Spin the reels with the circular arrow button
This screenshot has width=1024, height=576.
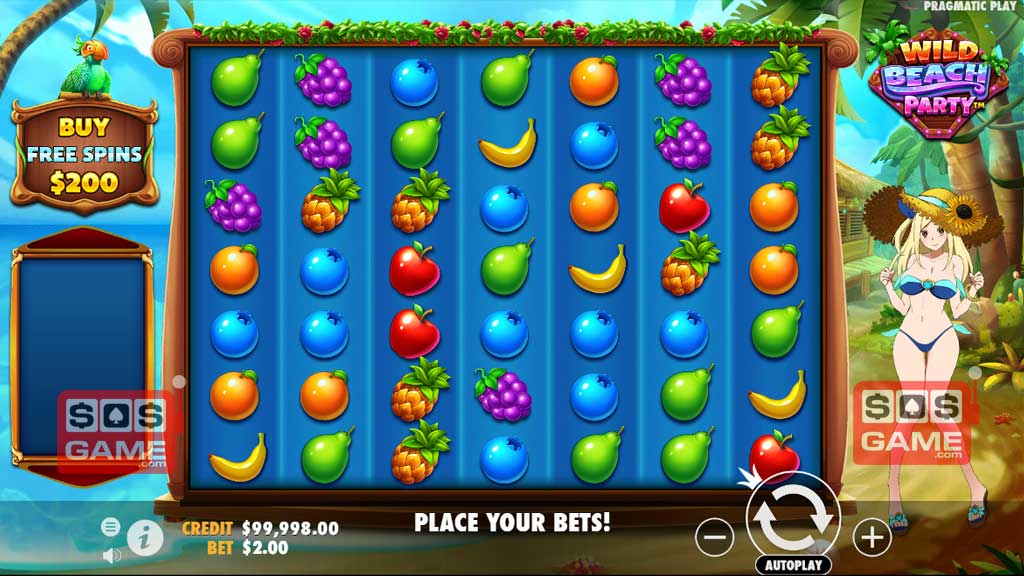click(793, 519)
